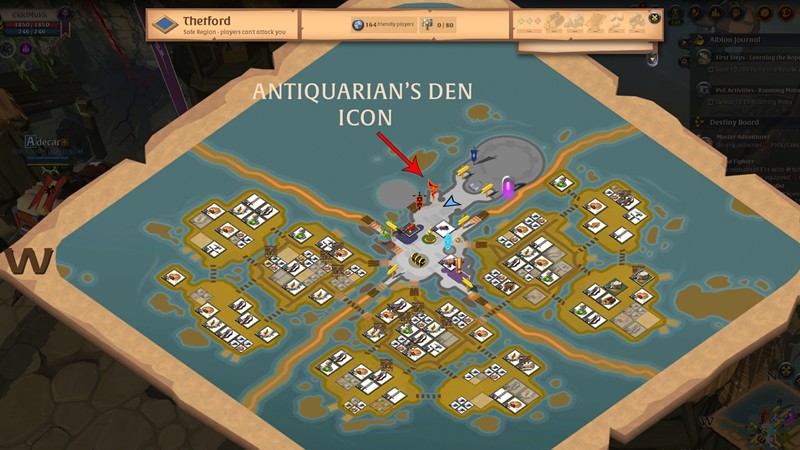Select the blue banner marker on the map

point(474,155)
